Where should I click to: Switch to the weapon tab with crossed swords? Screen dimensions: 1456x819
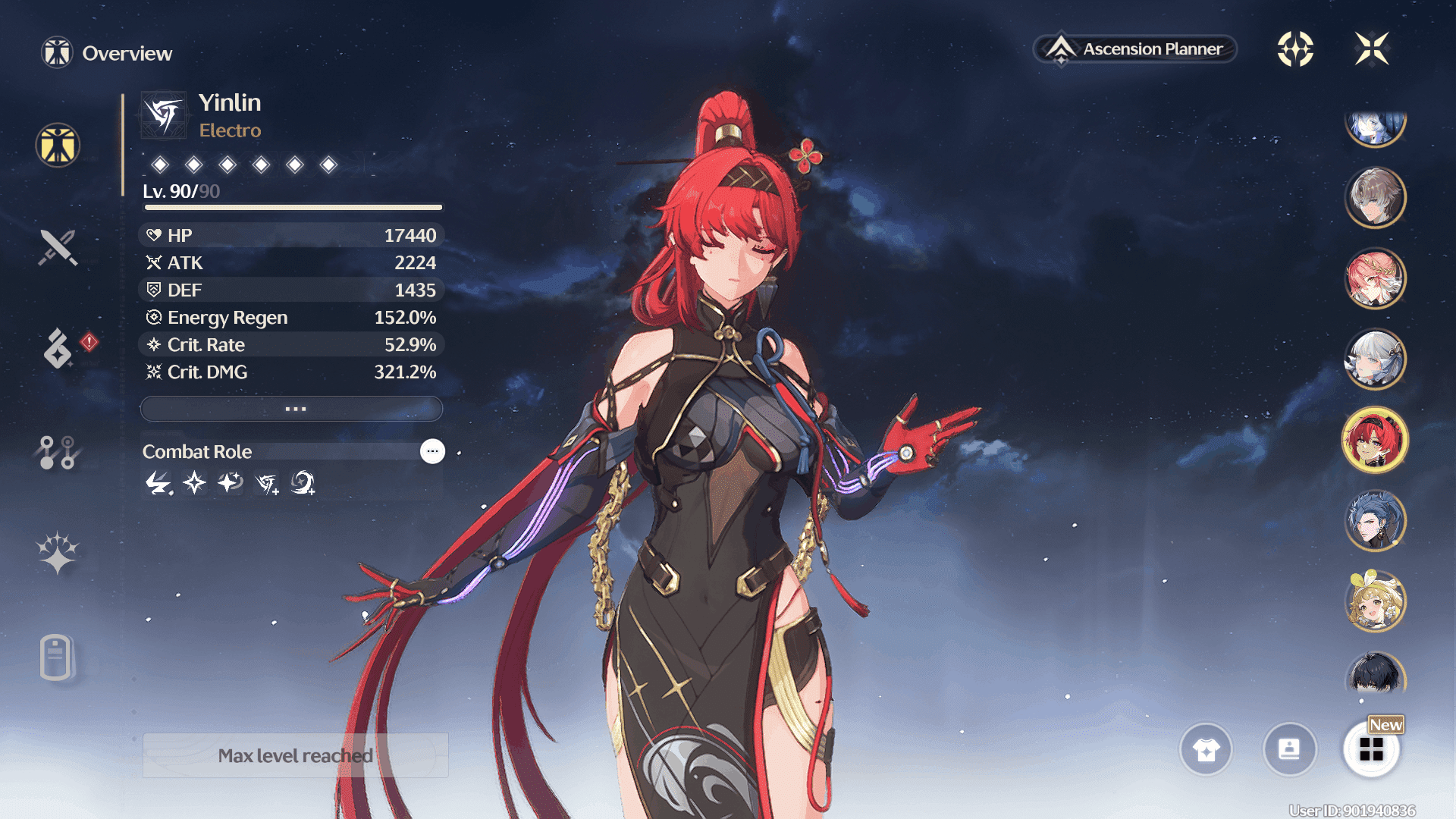[58, 247]
